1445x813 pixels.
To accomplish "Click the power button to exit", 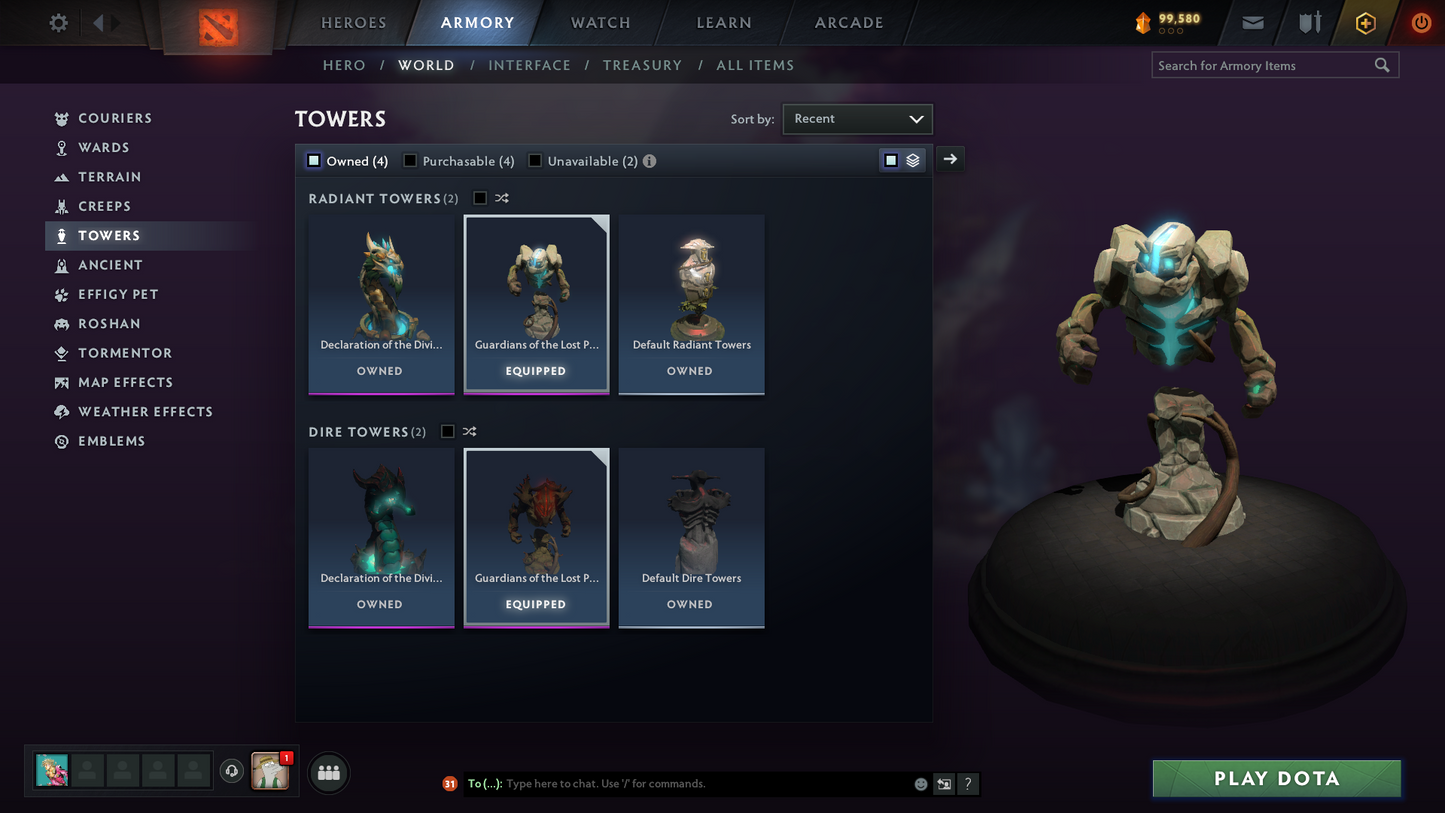I will pos(1420,22).
